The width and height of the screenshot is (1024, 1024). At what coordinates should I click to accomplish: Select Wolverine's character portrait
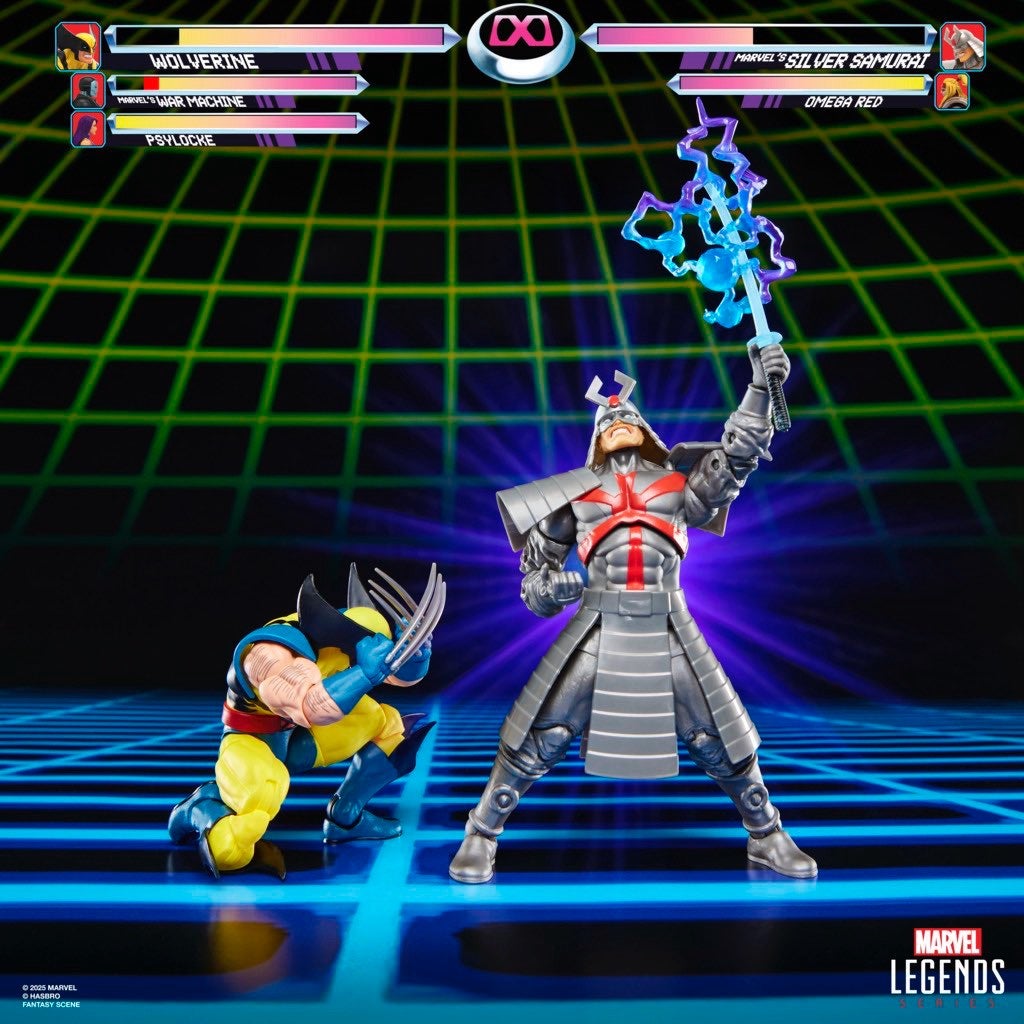point(78,46)
